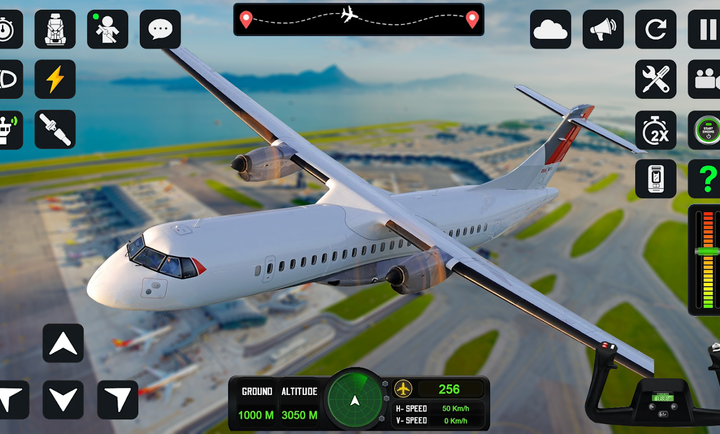This screenshot has width=720, height=434.
Task: Open the phone device icon
Action: [x=656, y=179]
